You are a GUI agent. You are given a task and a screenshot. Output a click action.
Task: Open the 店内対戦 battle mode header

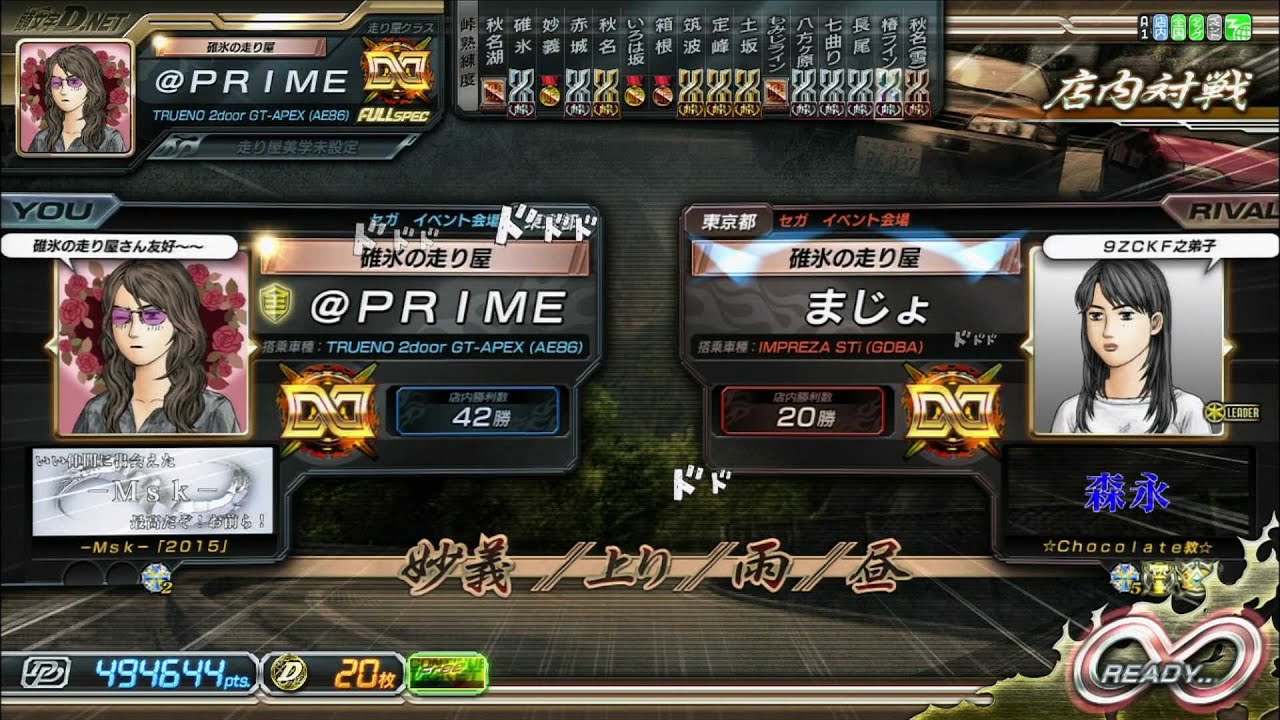1148,88
